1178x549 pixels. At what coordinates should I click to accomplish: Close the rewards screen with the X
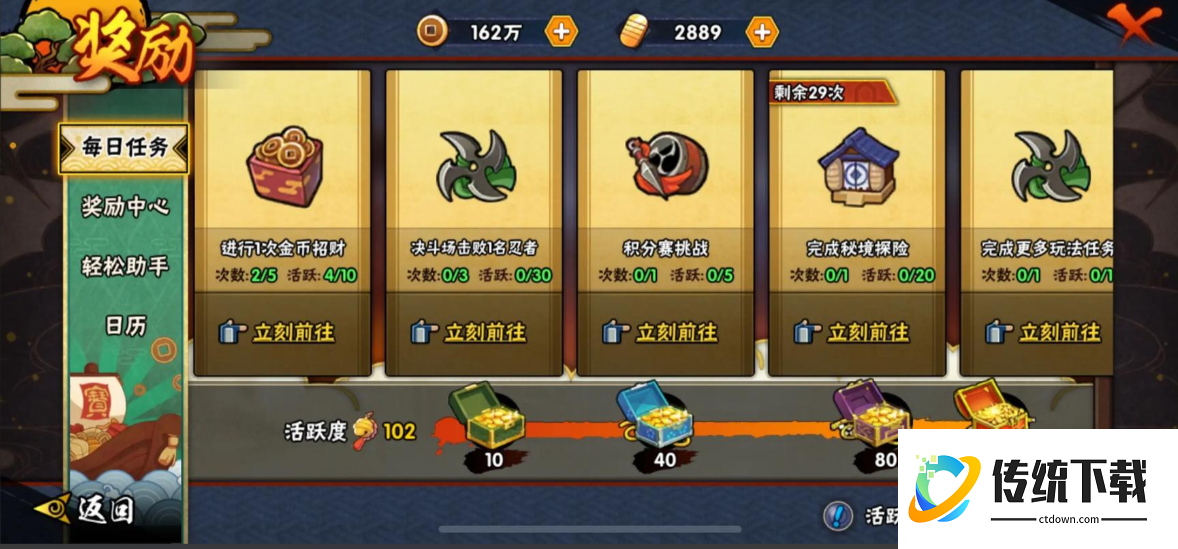click(1135, 23)
